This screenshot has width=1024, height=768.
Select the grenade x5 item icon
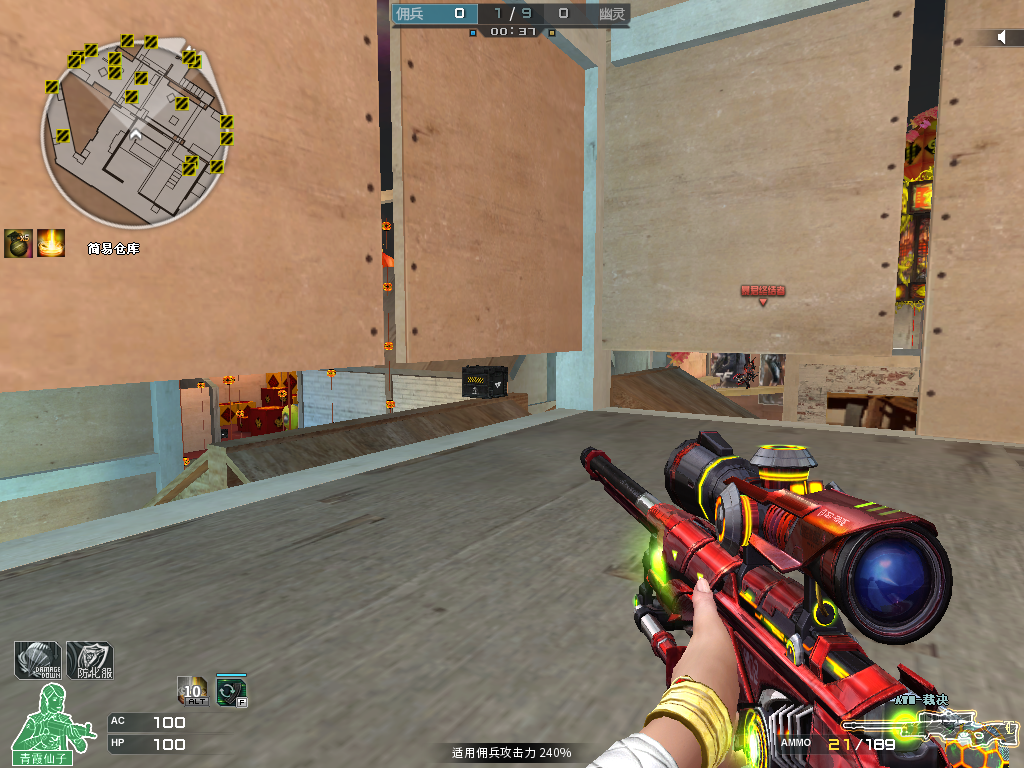pyautogui.click(x=17, y=243)
